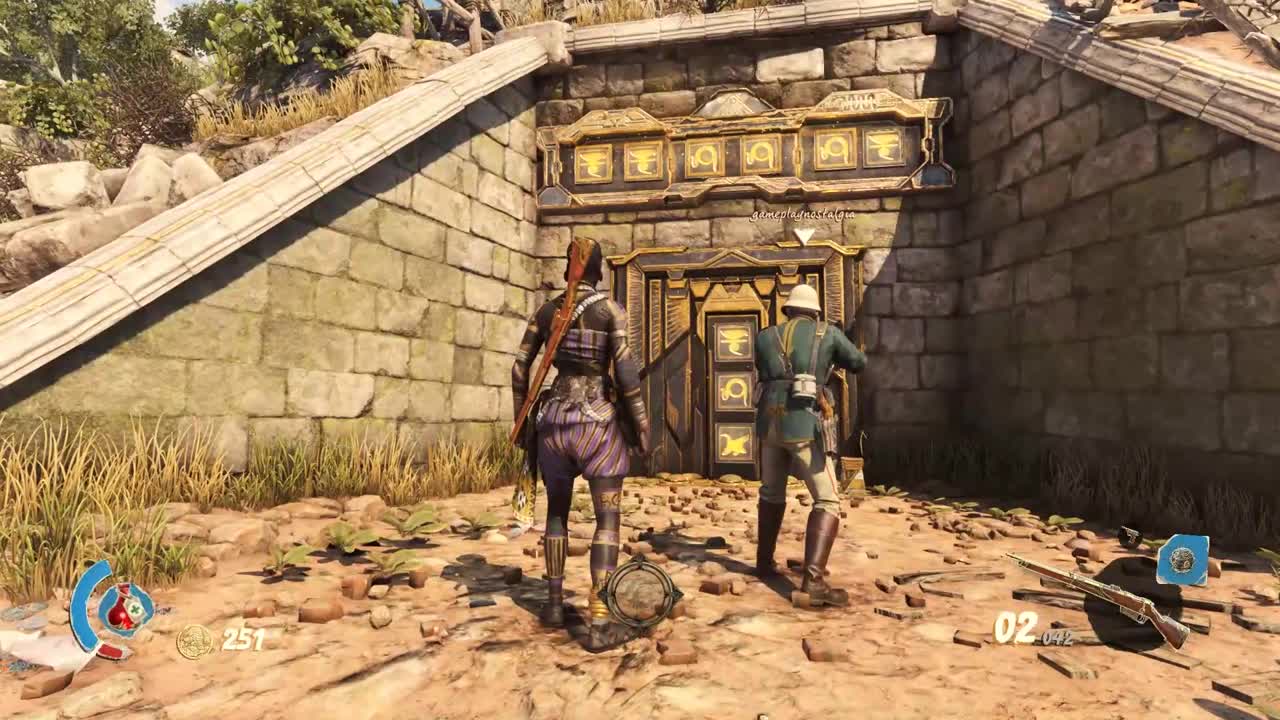Select the middle snail glyph on the door
Screen dimensions: 1280x720
[736, 390]
